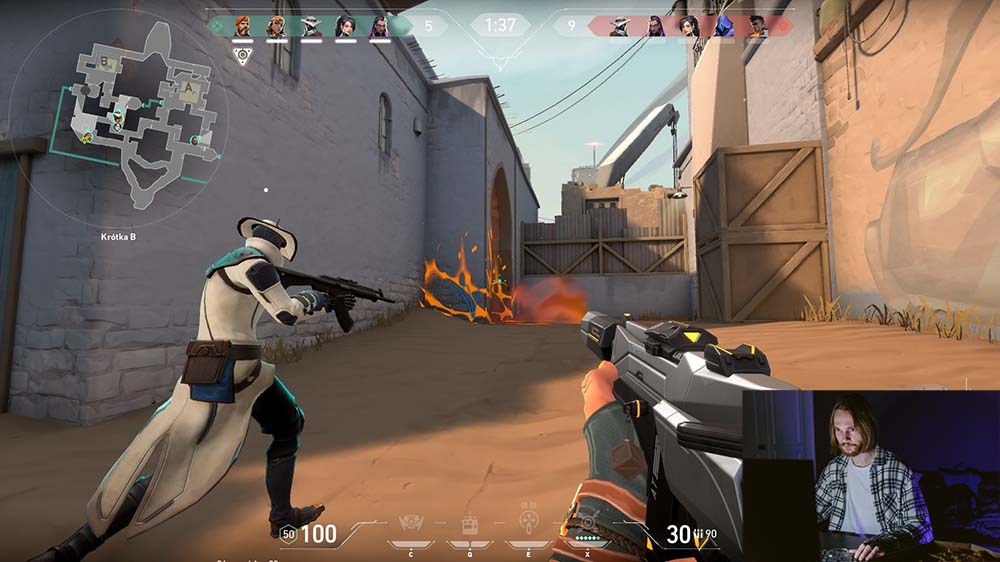Select the first allied portrait with orange hair

[x=243, y=26]
